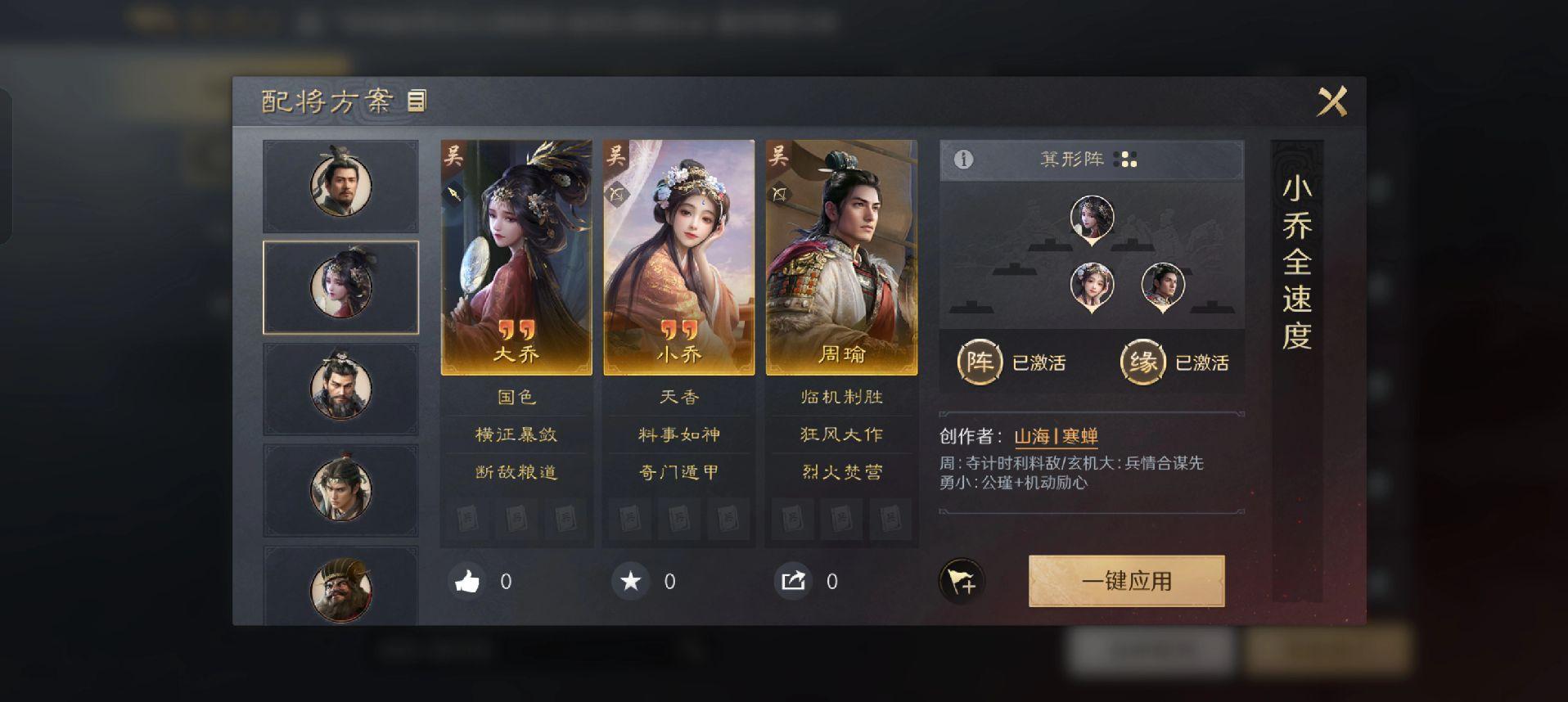View the 国色 skill
This screenshot has height=702, width=1568.
516,397
